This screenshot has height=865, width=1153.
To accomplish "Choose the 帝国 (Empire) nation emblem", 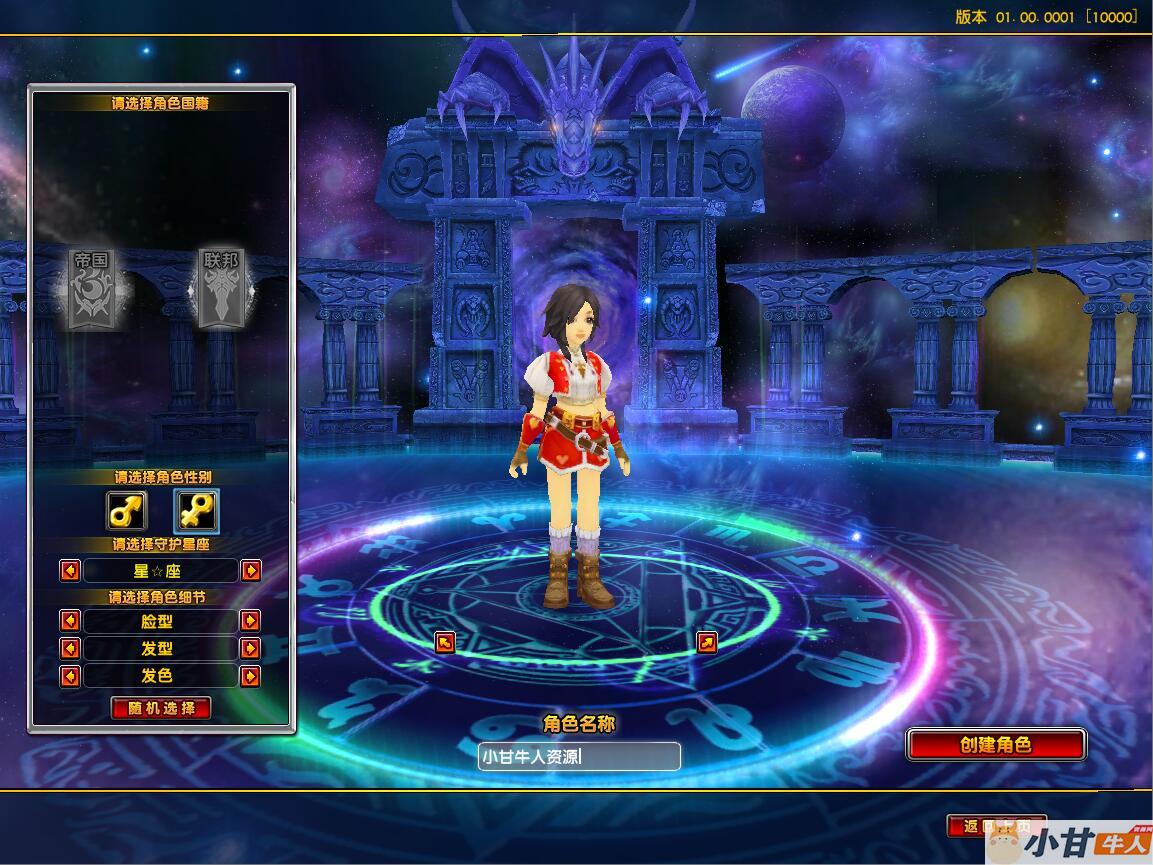I will click(90, 288).
